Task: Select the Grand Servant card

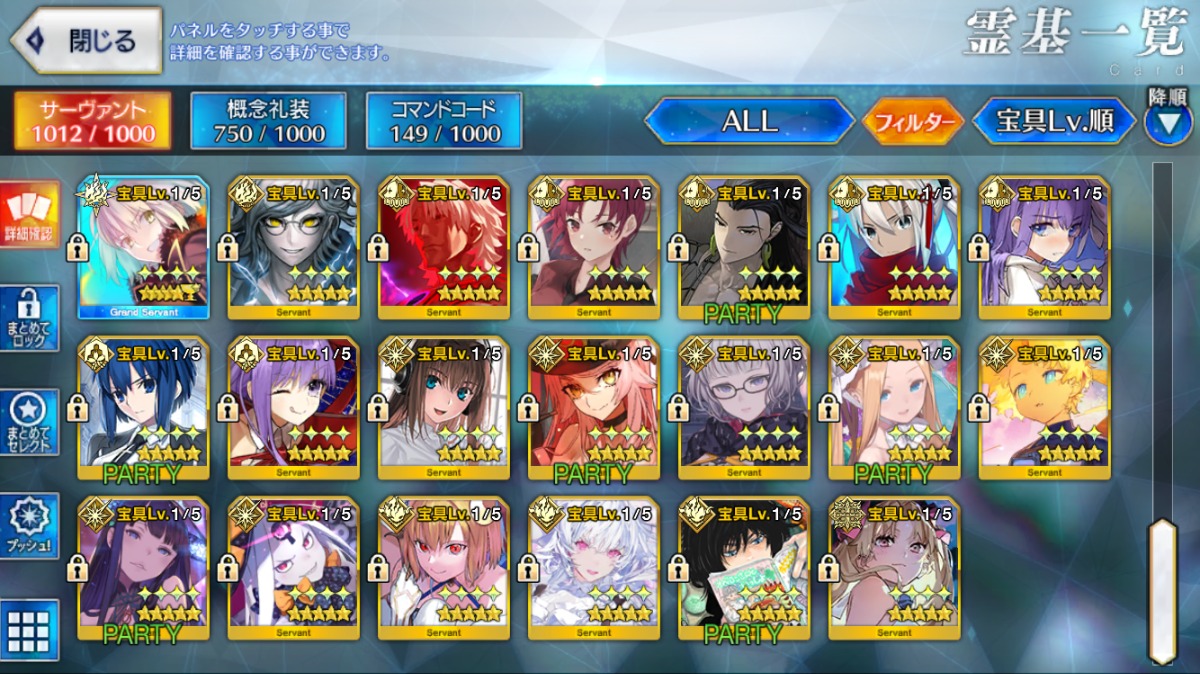Action: tap(143, 247)
